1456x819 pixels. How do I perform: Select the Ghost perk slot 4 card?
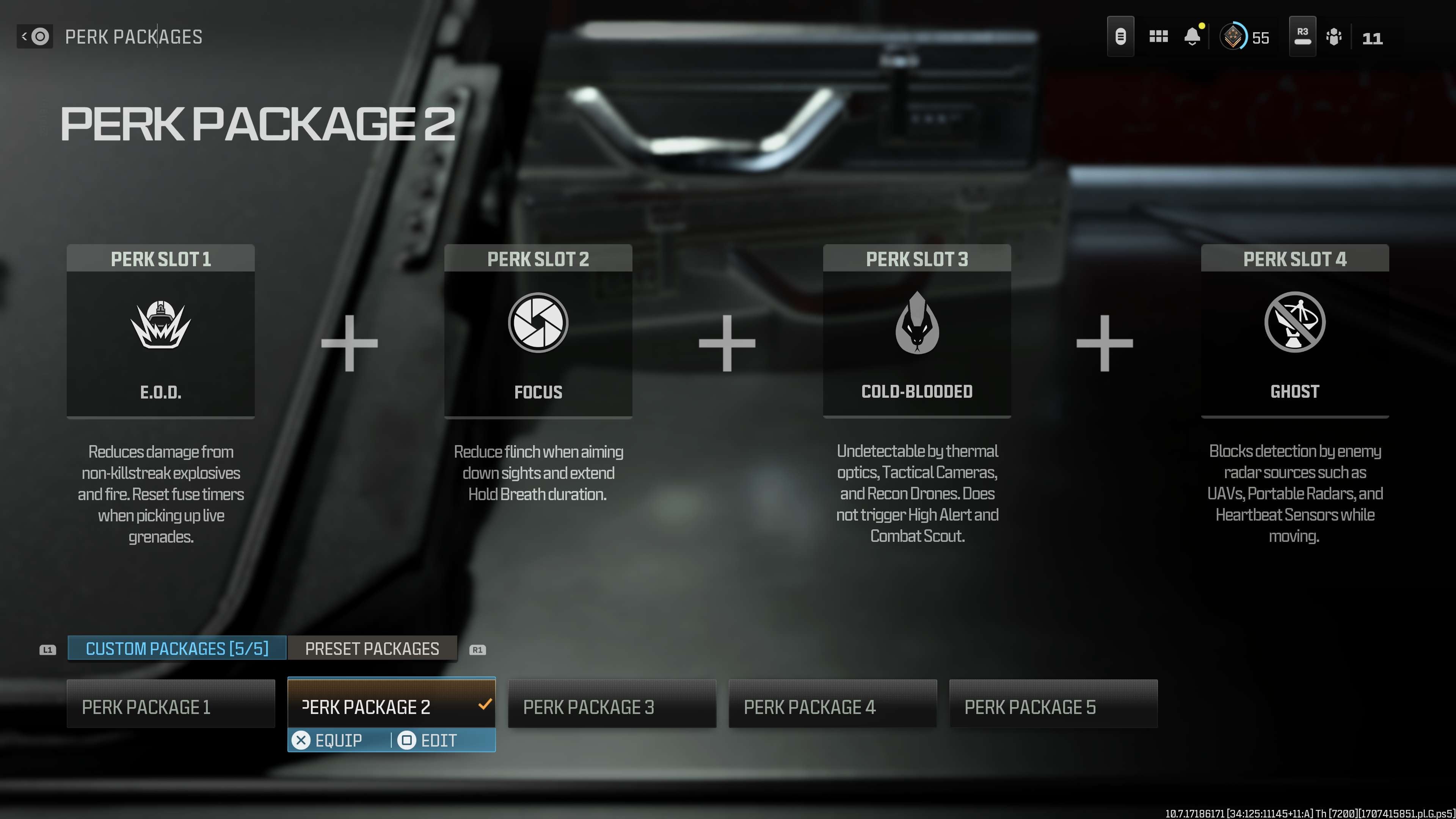1294,331
